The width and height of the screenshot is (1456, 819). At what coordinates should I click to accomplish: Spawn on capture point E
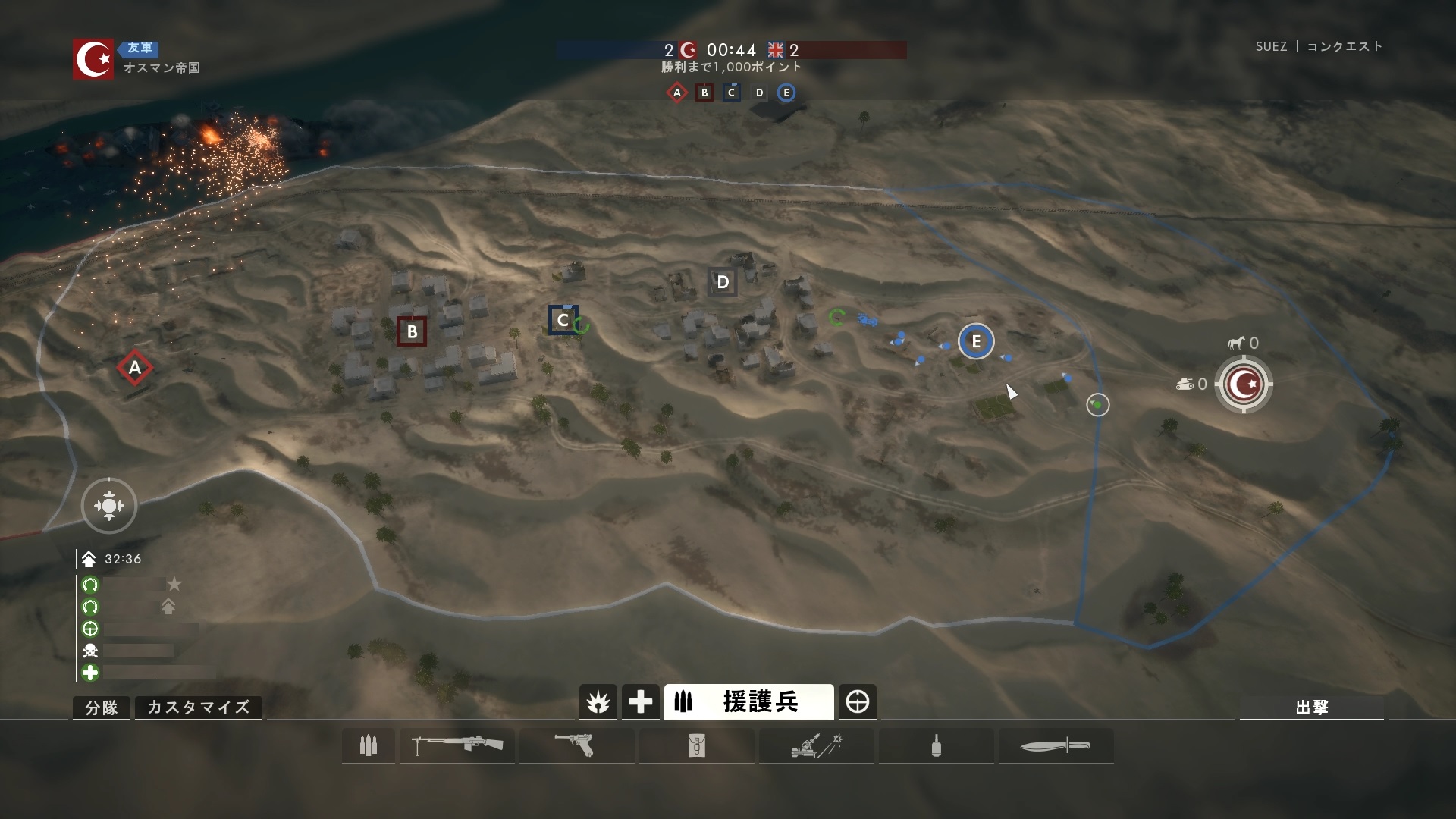click(975, 341)
